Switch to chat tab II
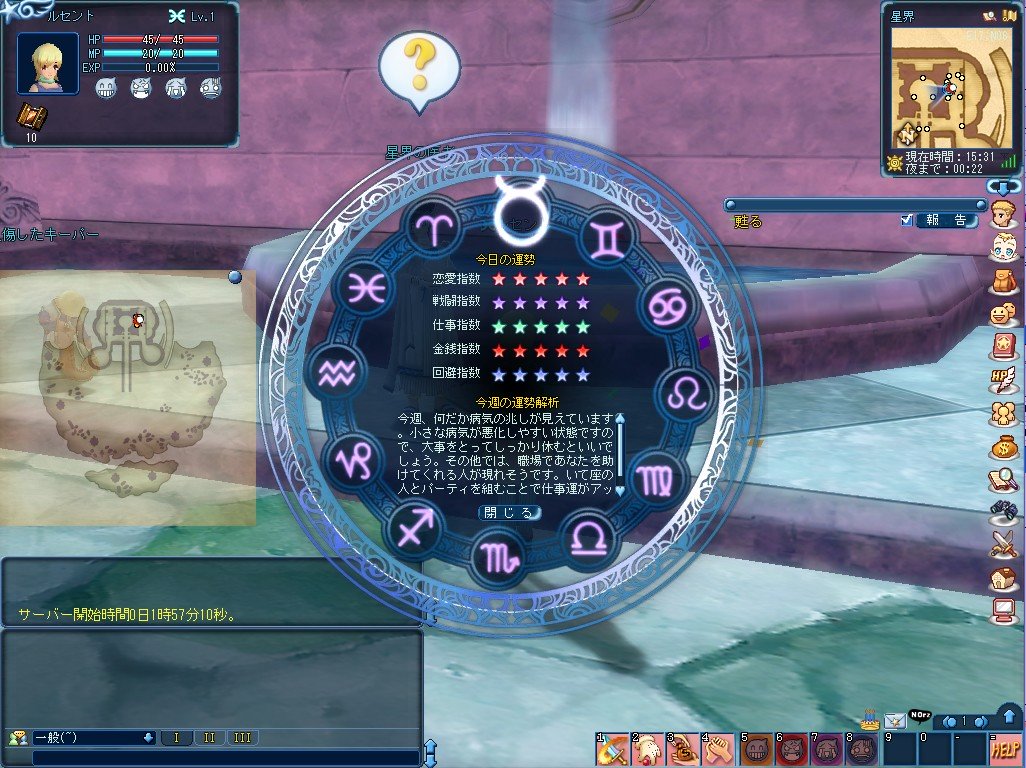1026x768 pixels. click(x=209, y=738)
